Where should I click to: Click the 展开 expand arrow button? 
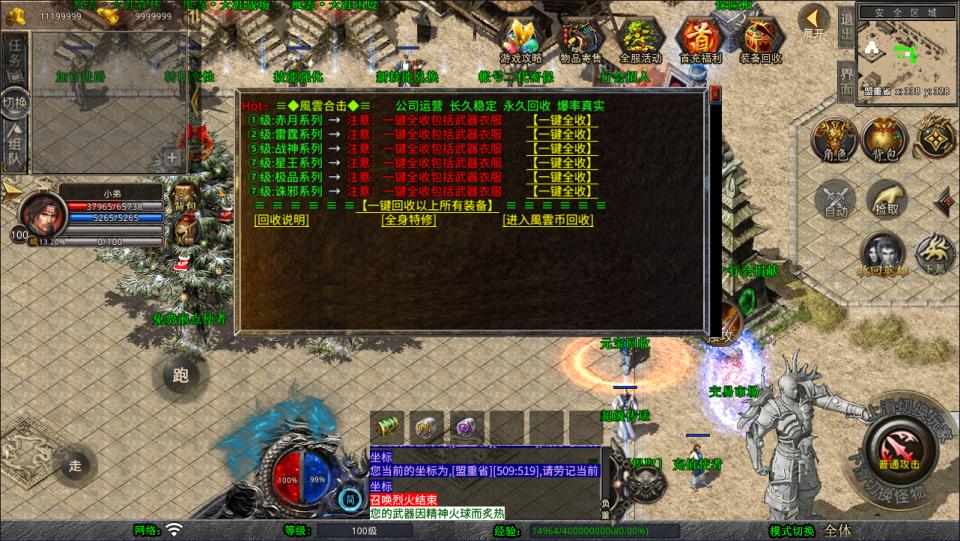814,22
